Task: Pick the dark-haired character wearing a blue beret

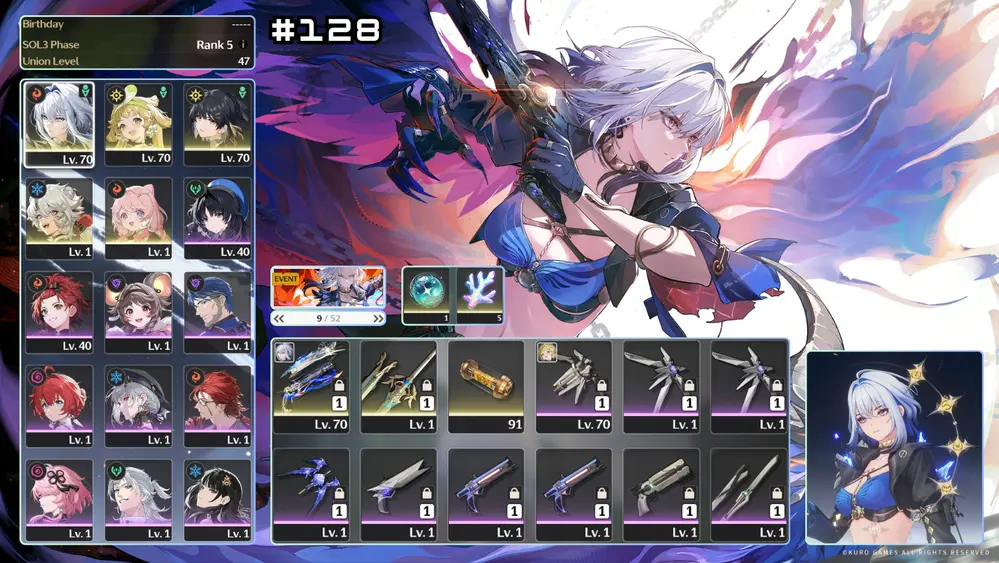Action: 218,218
